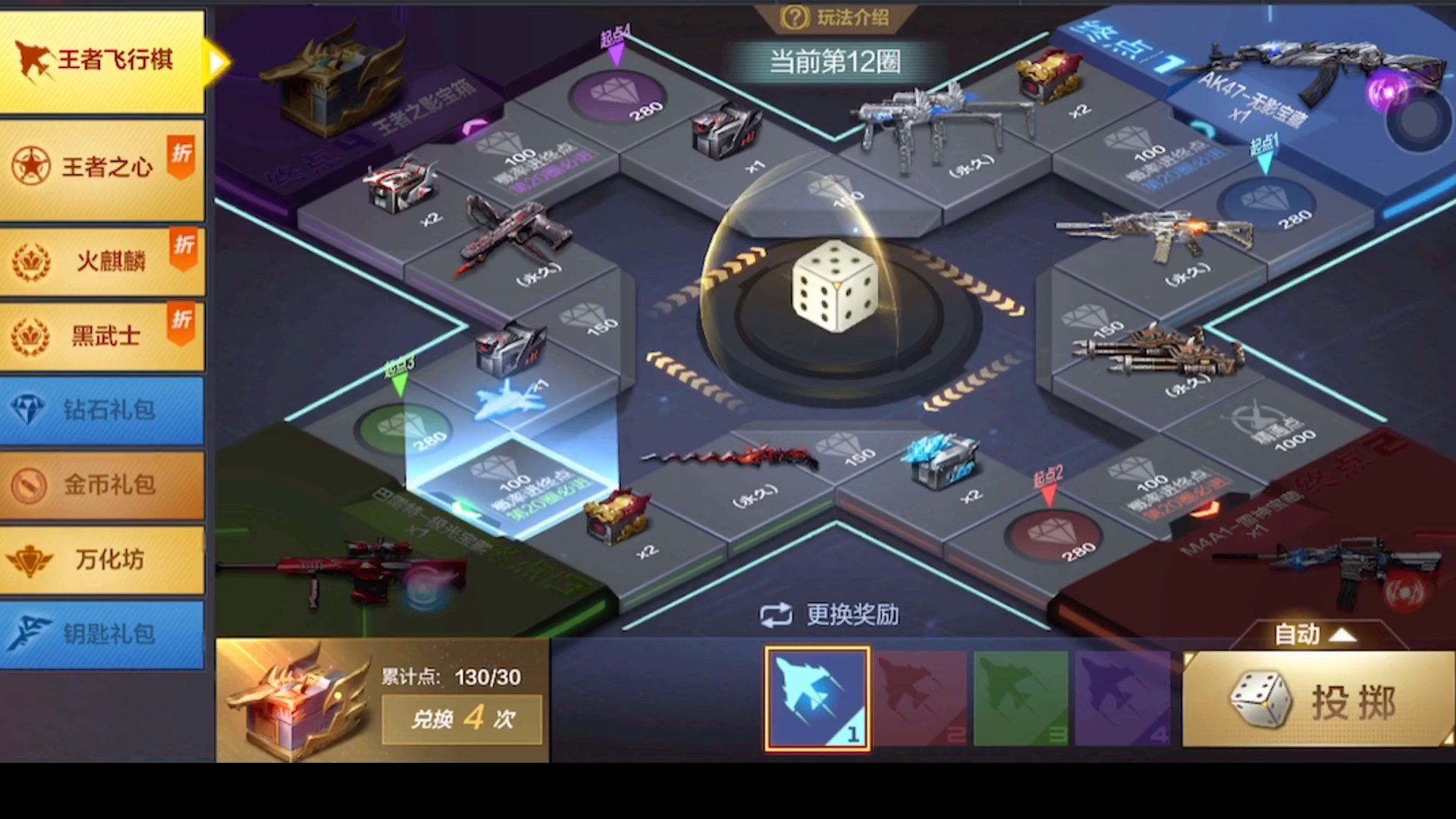Image resolution: width=1456 pixels, height=819 pixels.
Task: Click the 钥匙礼包 key icon
Action: (30, 635)
